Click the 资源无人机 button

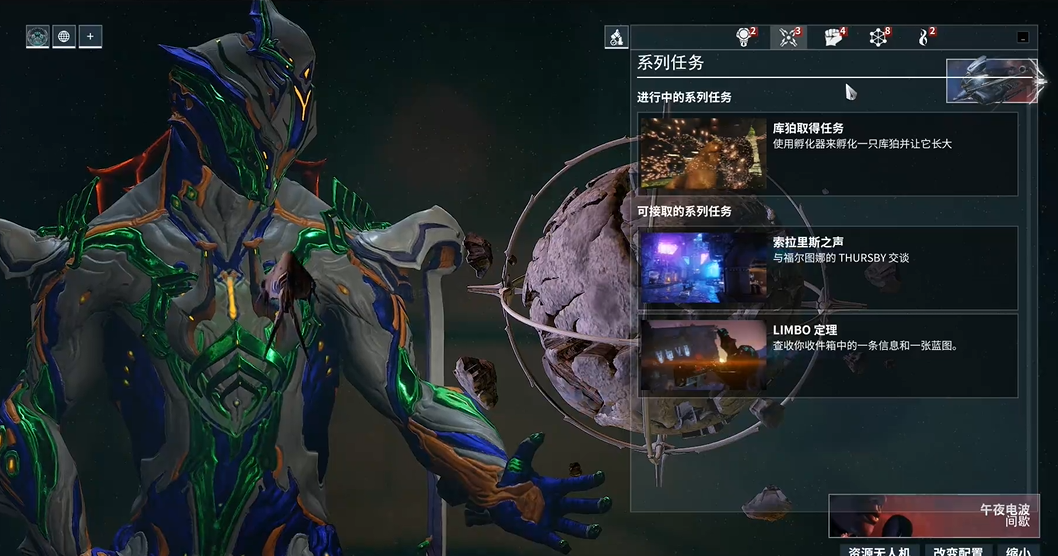pos(879,551)
